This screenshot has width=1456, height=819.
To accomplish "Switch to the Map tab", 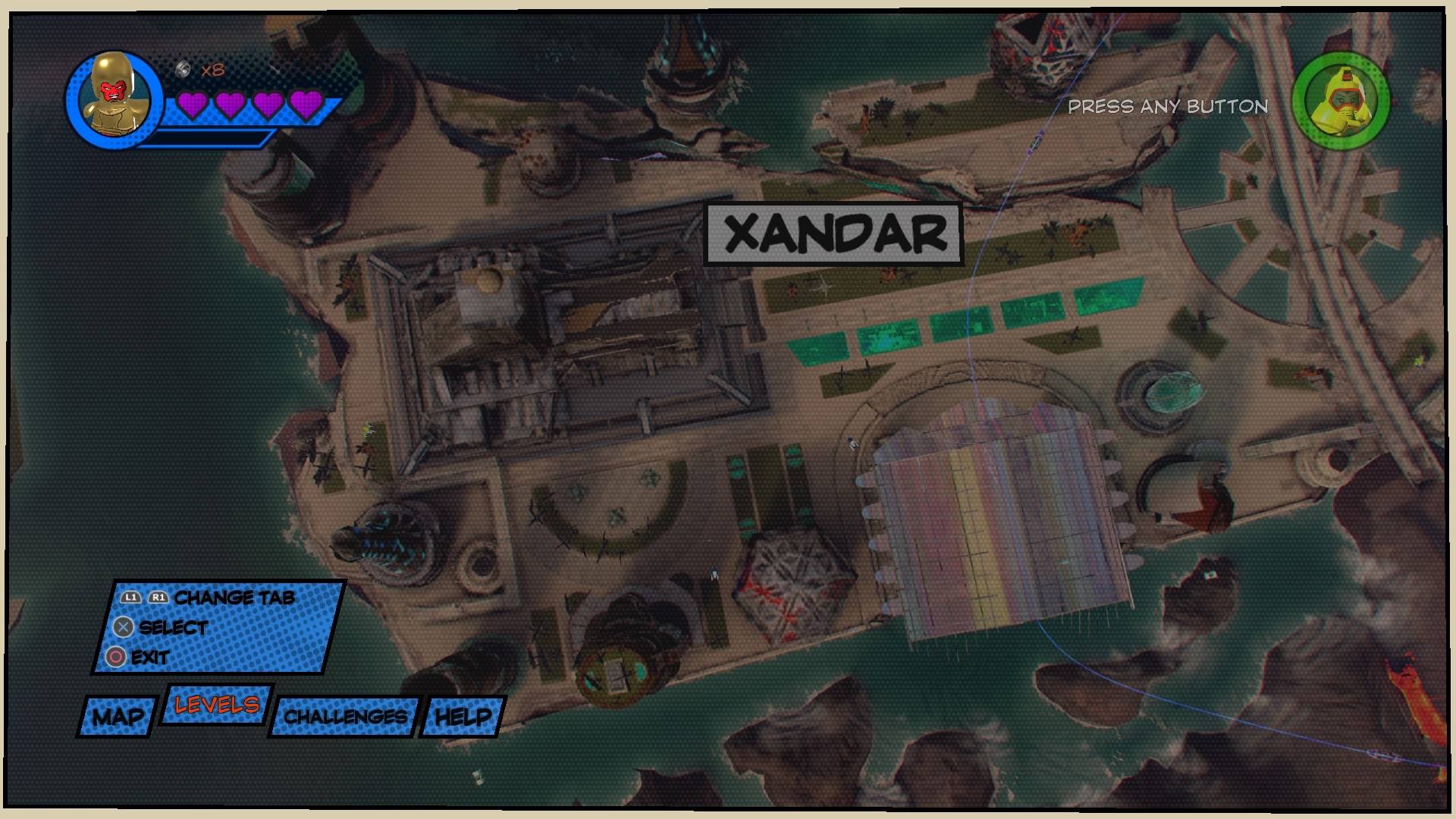I will click(118, 717).
